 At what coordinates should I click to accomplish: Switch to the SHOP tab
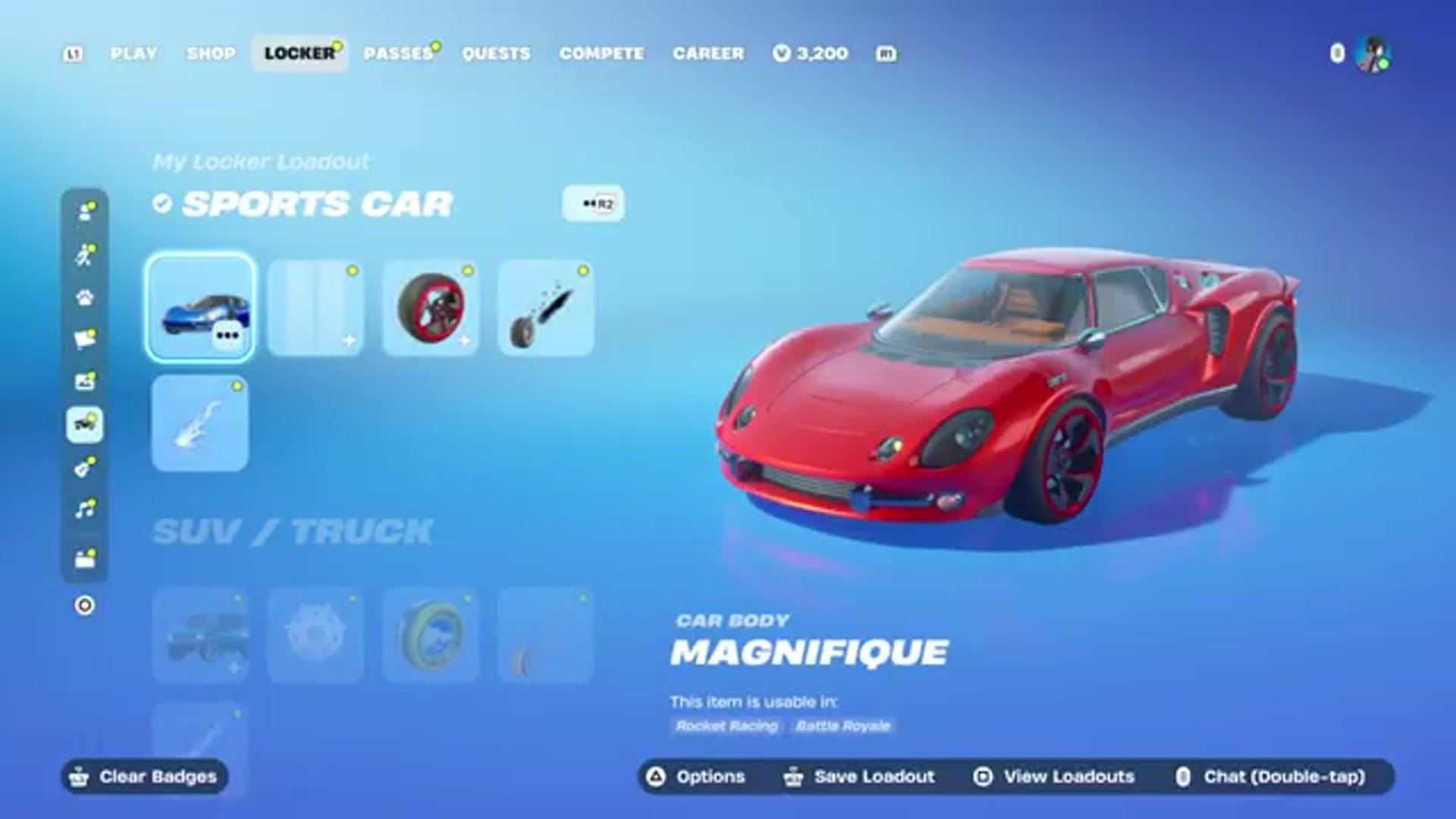click(x=212, y=53)
